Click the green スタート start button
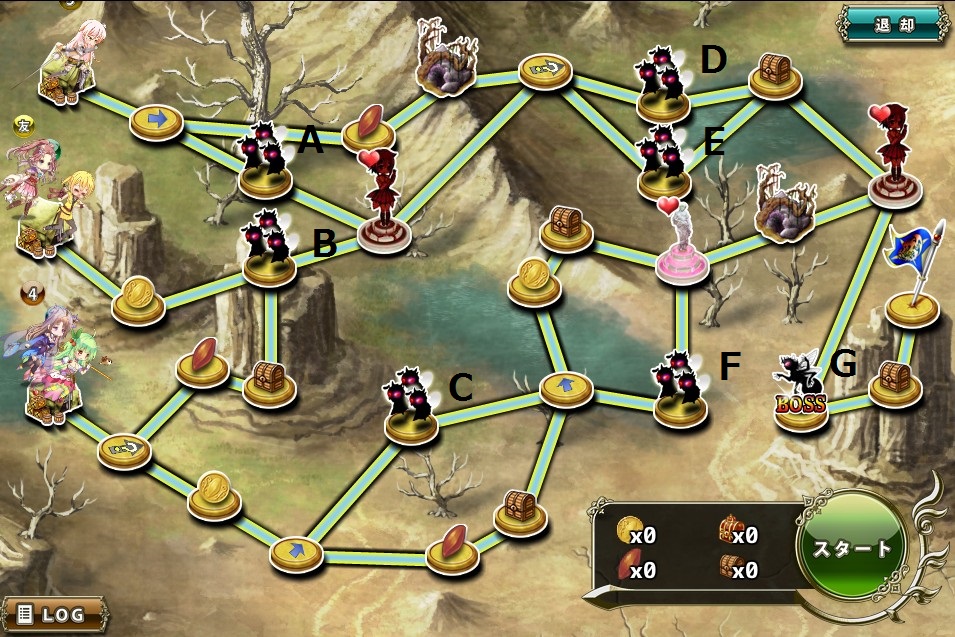 tap(851, 548)
